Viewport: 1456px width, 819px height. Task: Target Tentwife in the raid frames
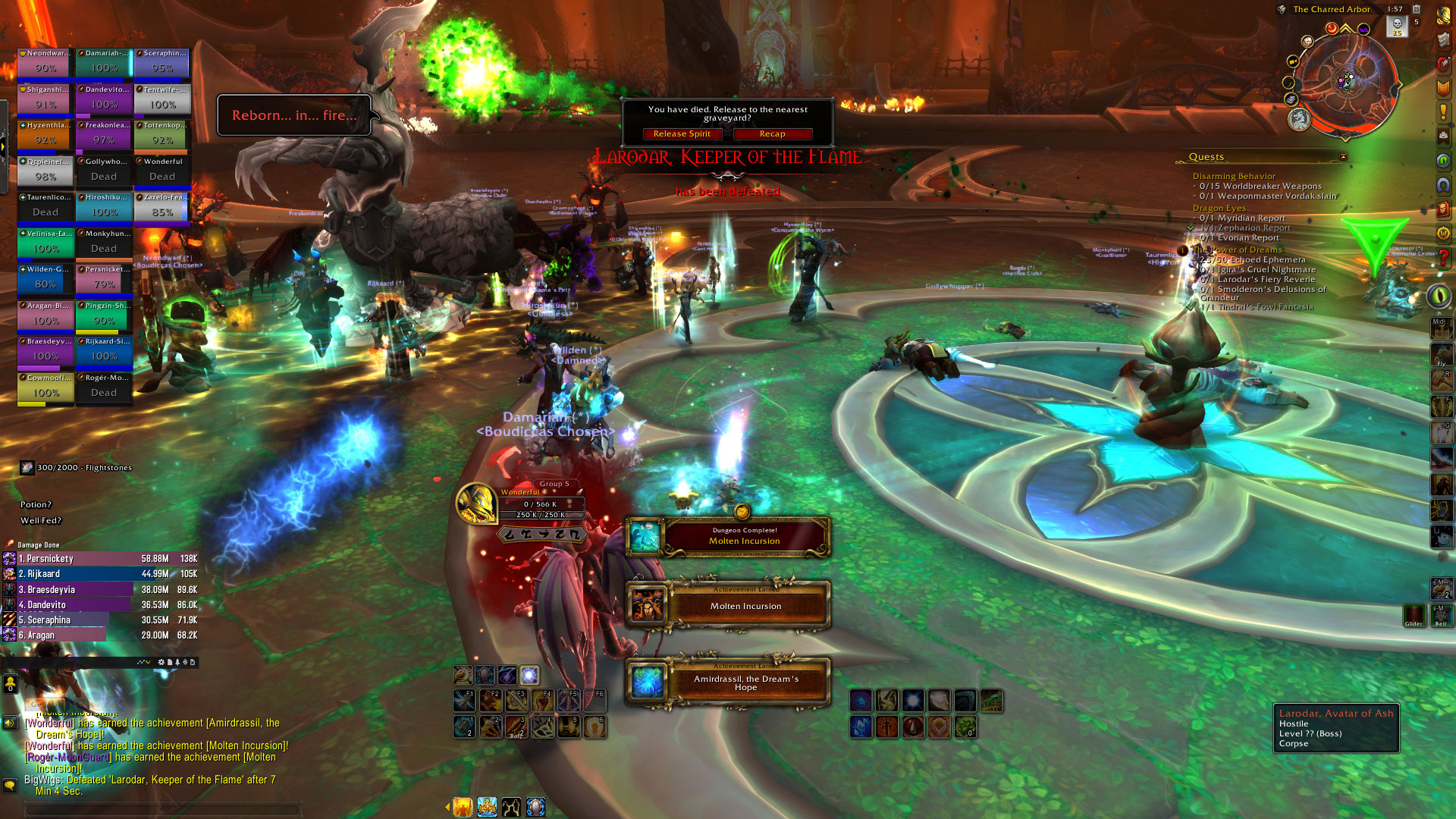coord(162,99)
